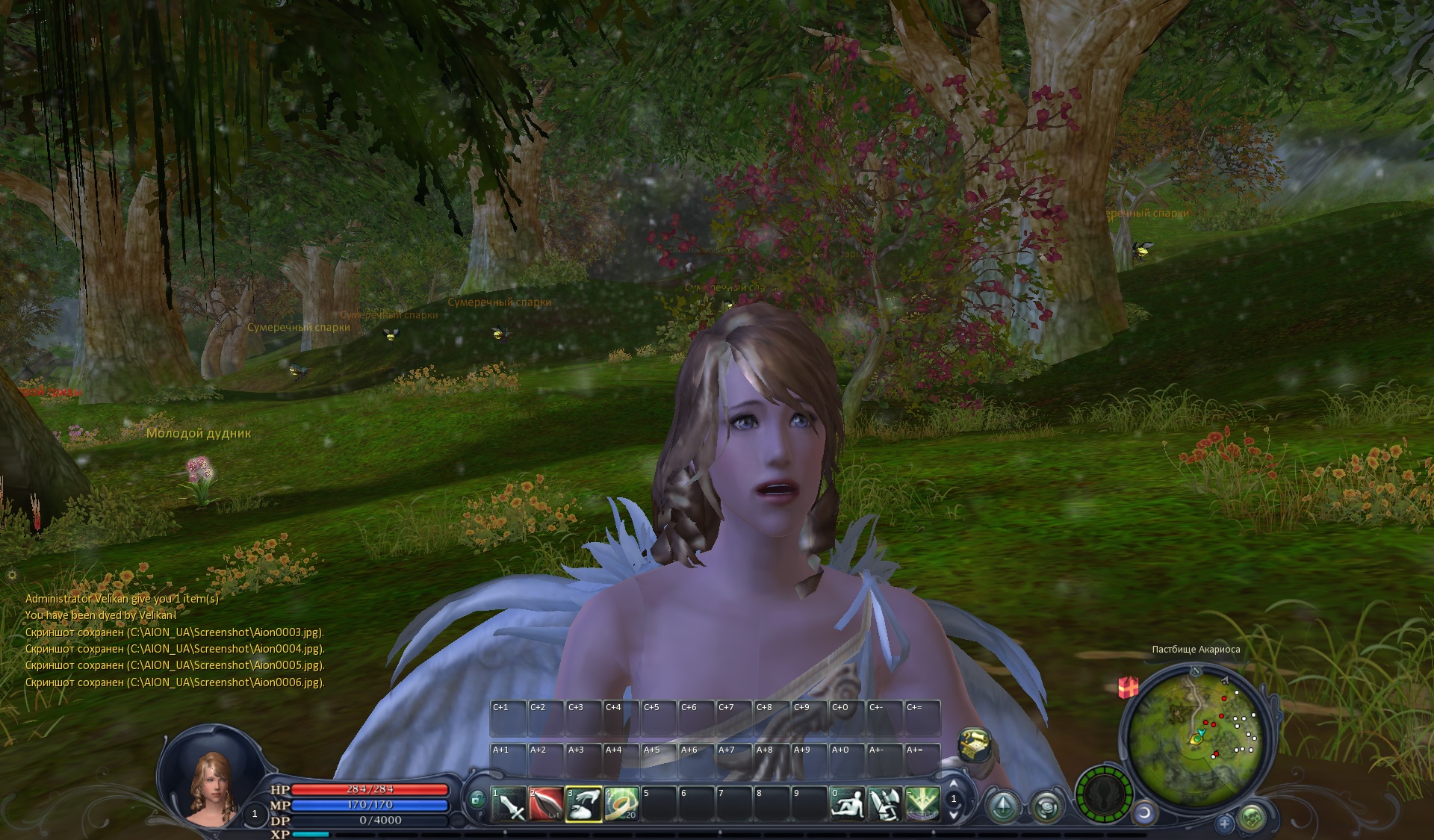The height and width of the screenshot is (840, 1434).
Task: Cast the green downward-arrow skill
Action: pyautogui.click(x=922, y=804)
